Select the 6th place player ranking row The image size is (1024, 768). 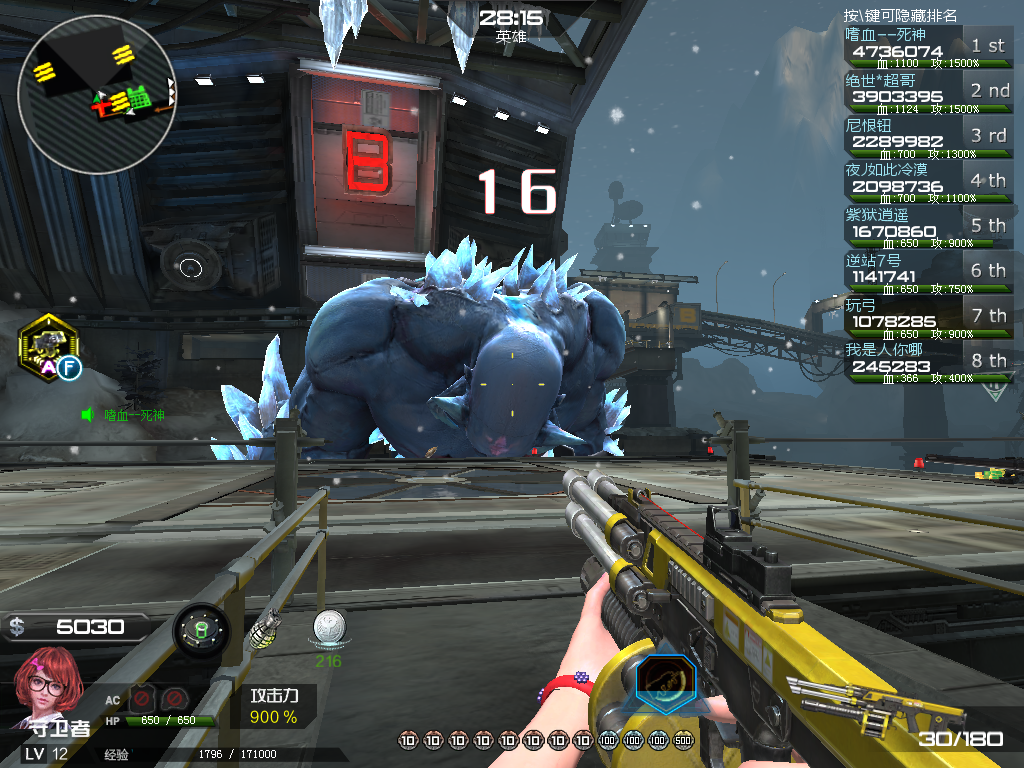(927, 273)
